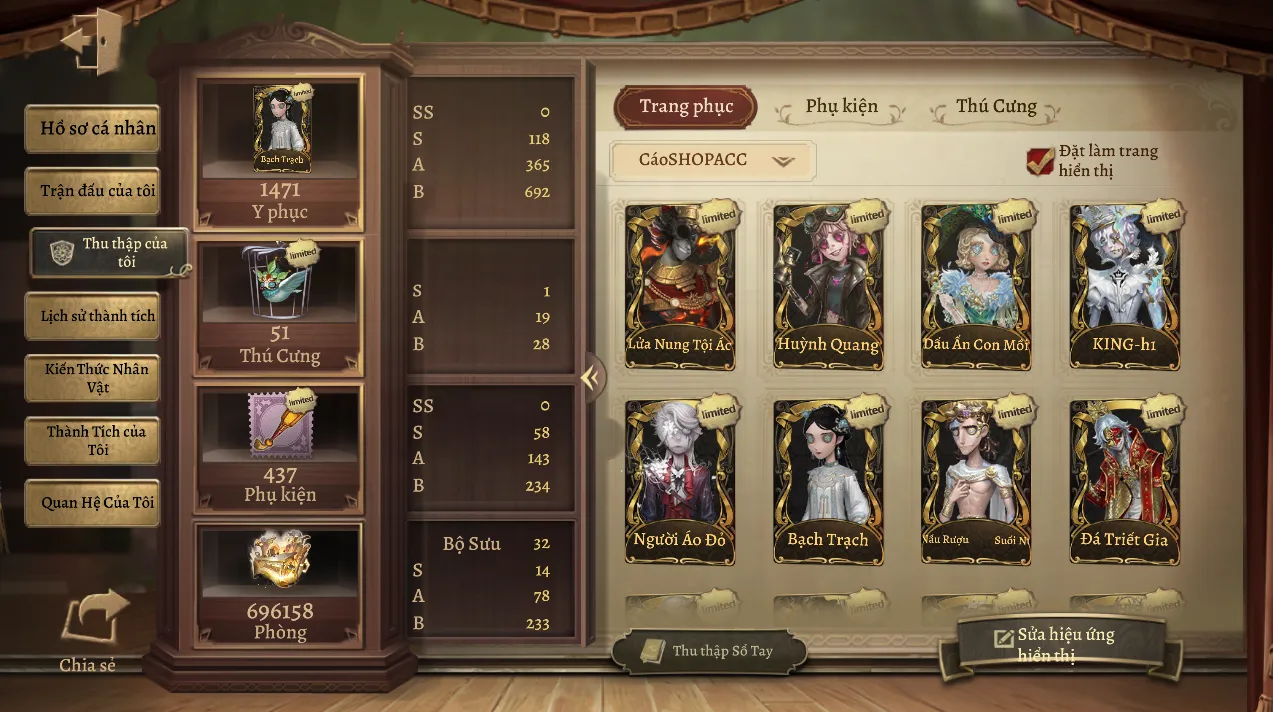This screenshot has width=1273, height=712.
Task: Open Lịch sử thành tích page
Action: tap(93, 316)
